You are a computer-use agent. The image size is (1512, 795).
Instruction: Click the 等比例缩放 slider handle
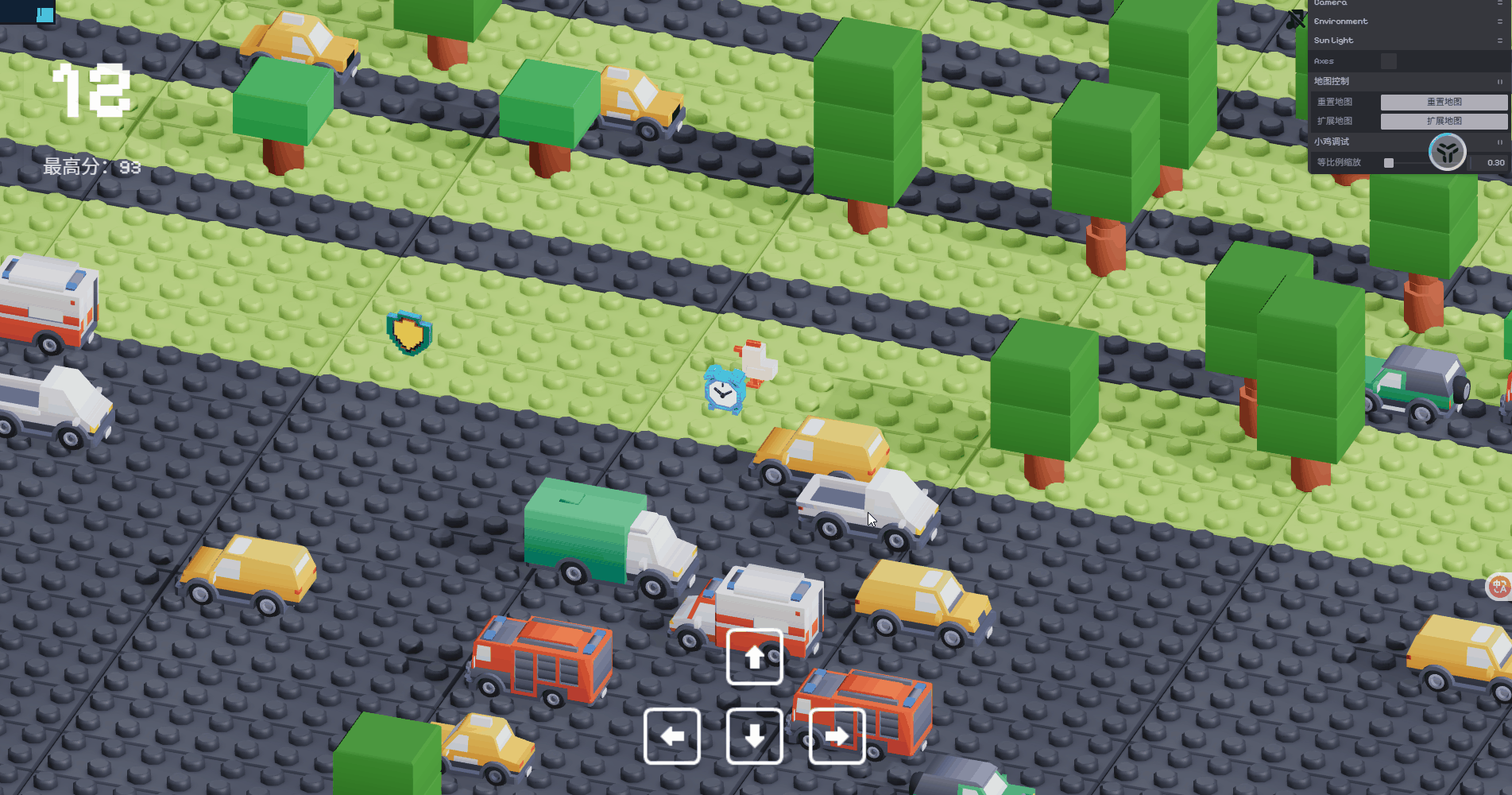1389,163
